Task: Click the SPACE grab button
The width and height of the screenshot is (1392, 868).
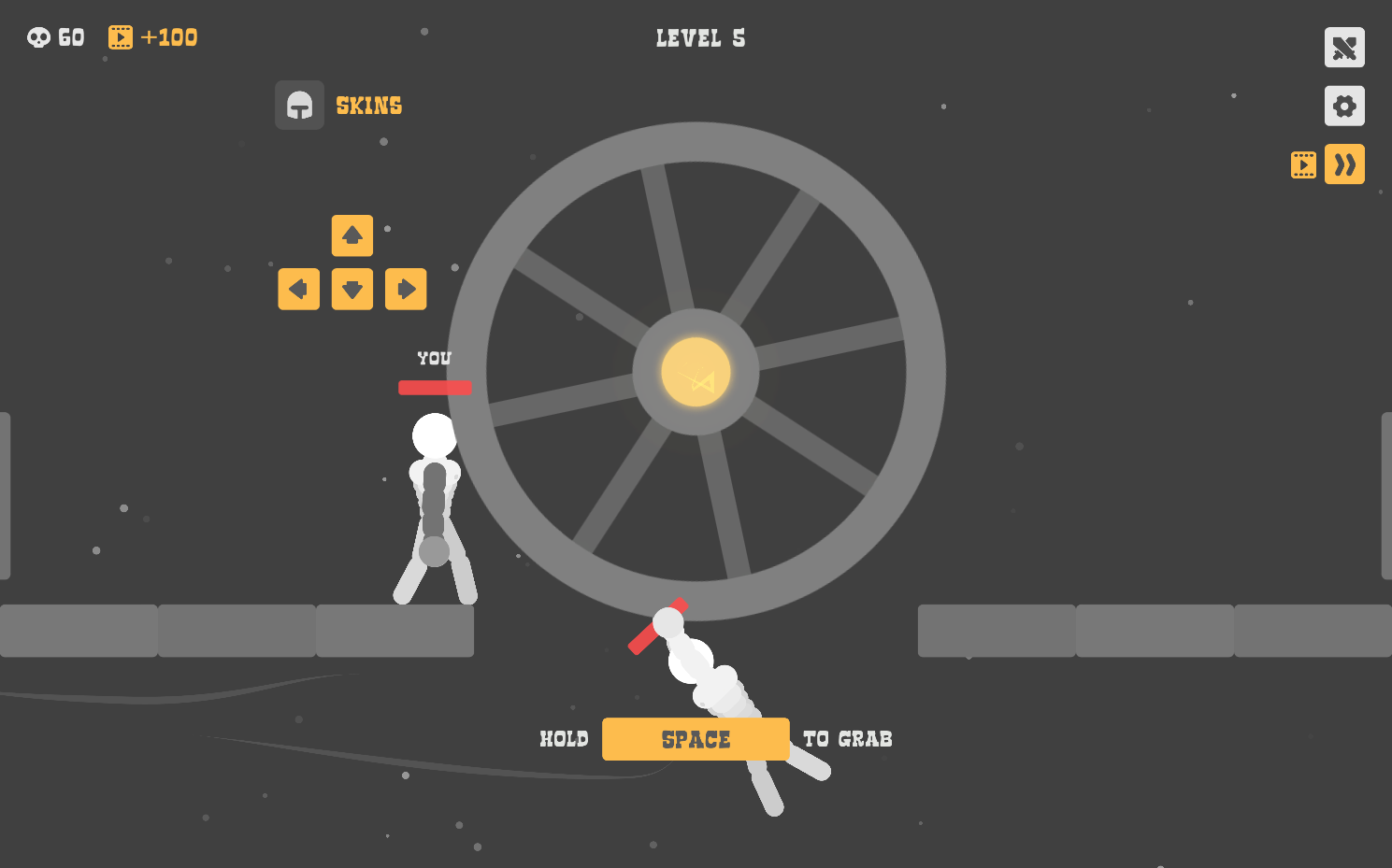Action: coord(696,739)
